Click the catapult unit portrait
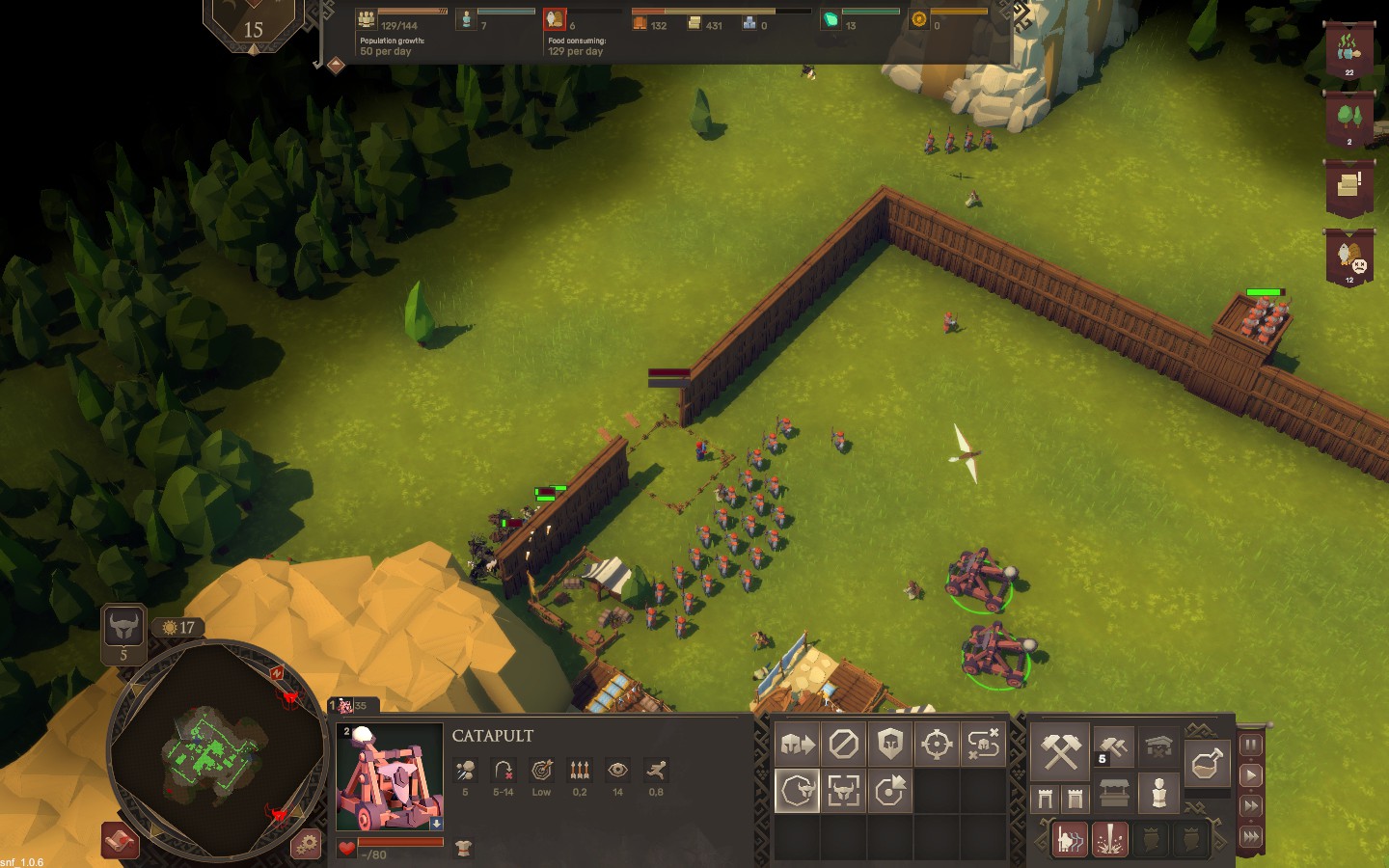1389x868 pixels. (x=389, y=777)
